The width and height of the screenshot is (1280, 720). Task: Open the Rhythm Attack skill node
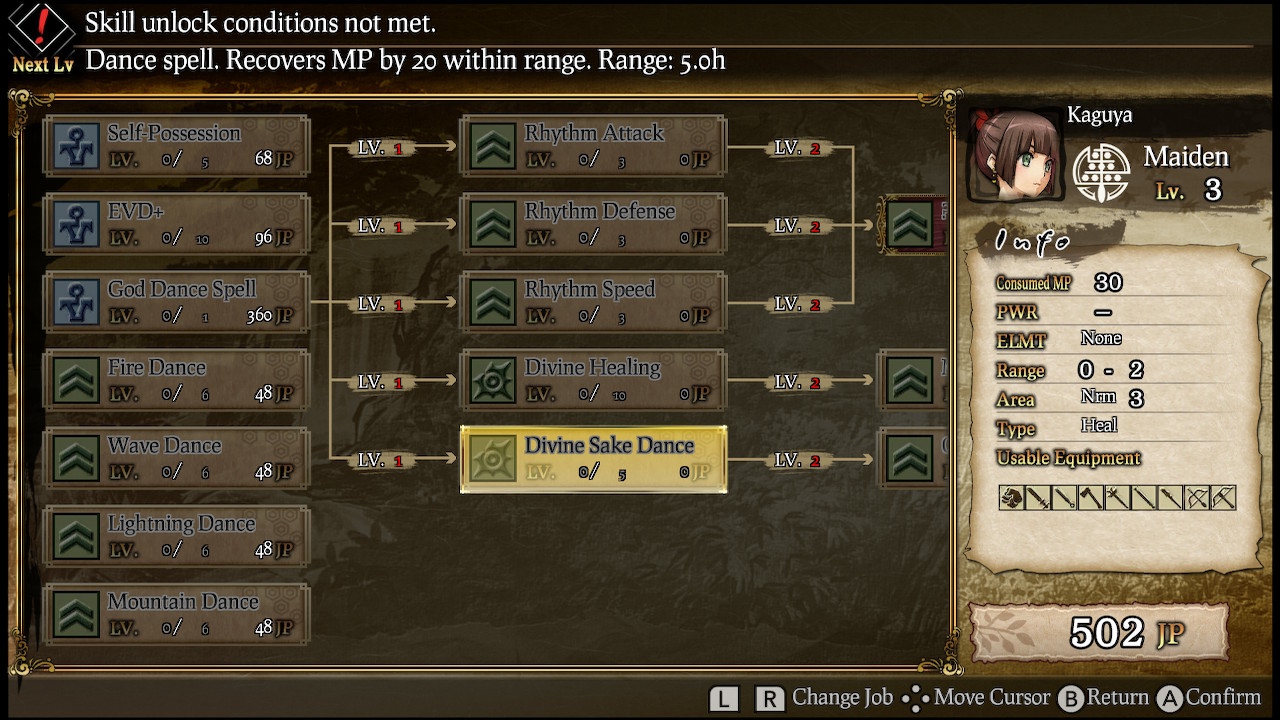[x=593, y=146]
